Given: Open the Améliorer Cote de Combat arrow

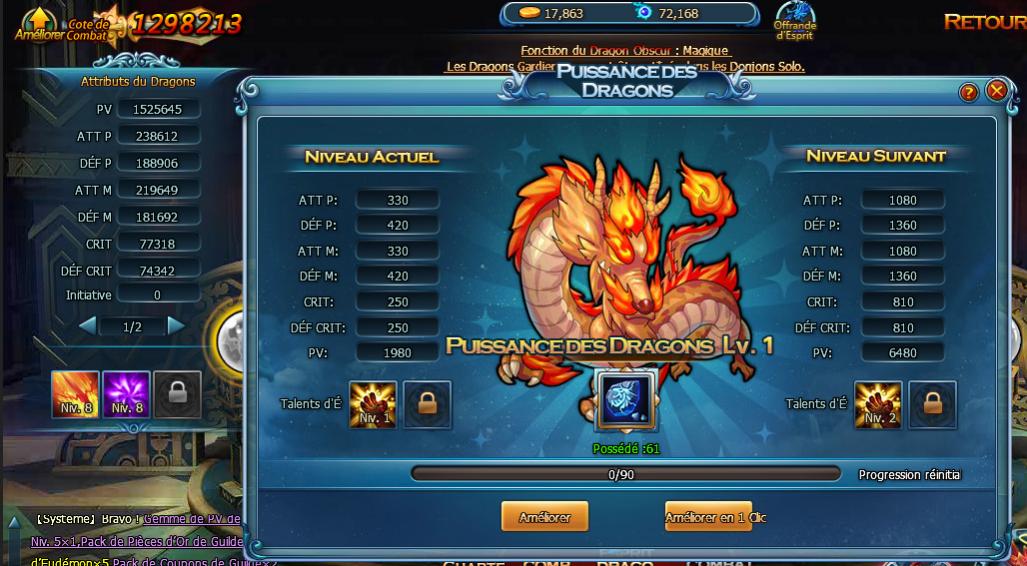Looking at the screenshot, I should [38, 18].
